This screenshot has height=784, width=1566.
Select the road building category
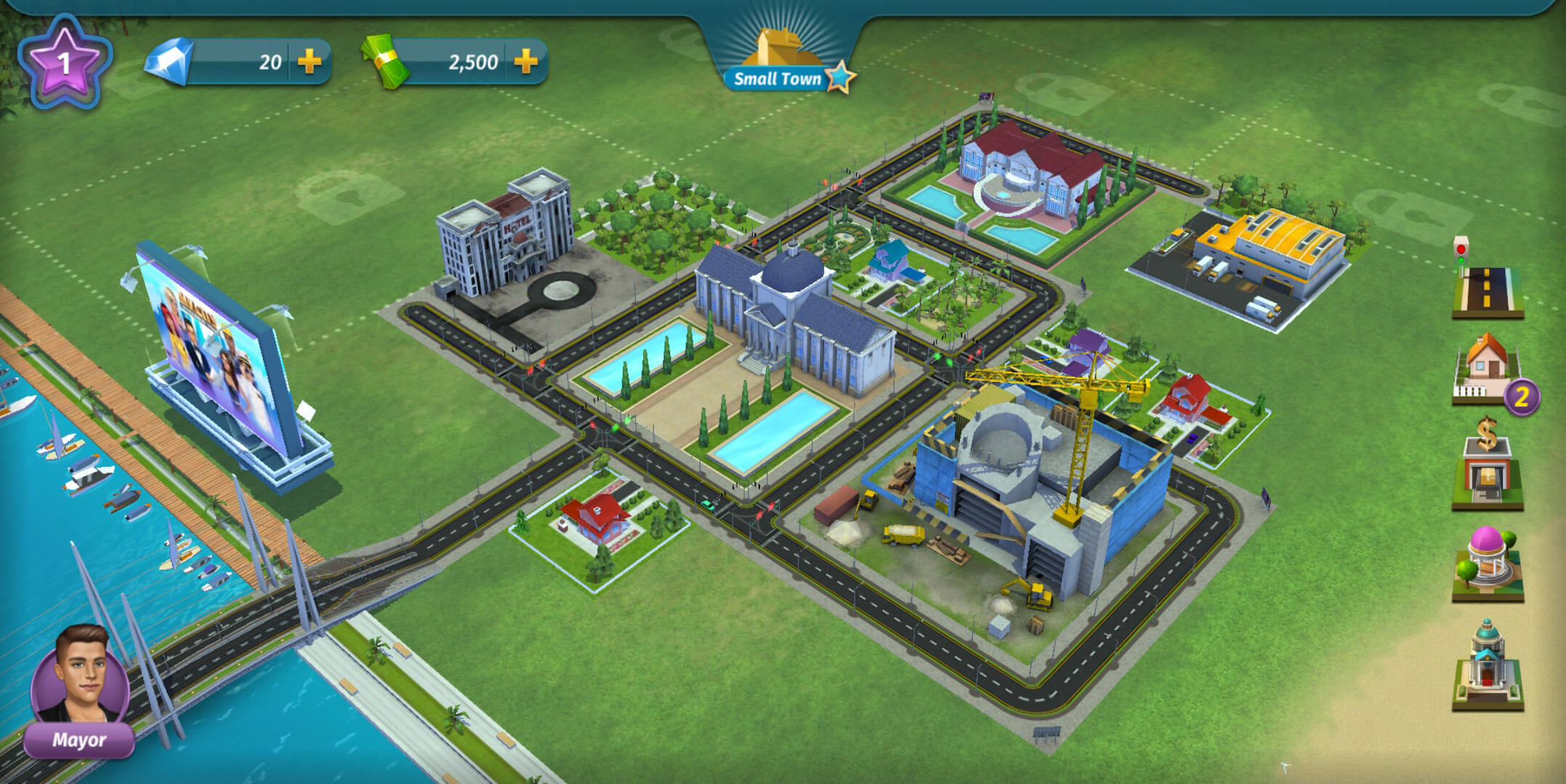pos(1487,287)
